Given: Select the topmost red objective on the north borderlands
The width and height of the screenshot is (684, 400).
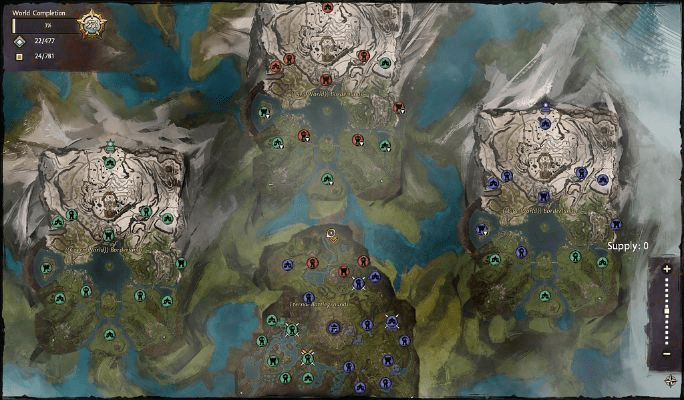Looking at the screenshot, I should point(327,8).
